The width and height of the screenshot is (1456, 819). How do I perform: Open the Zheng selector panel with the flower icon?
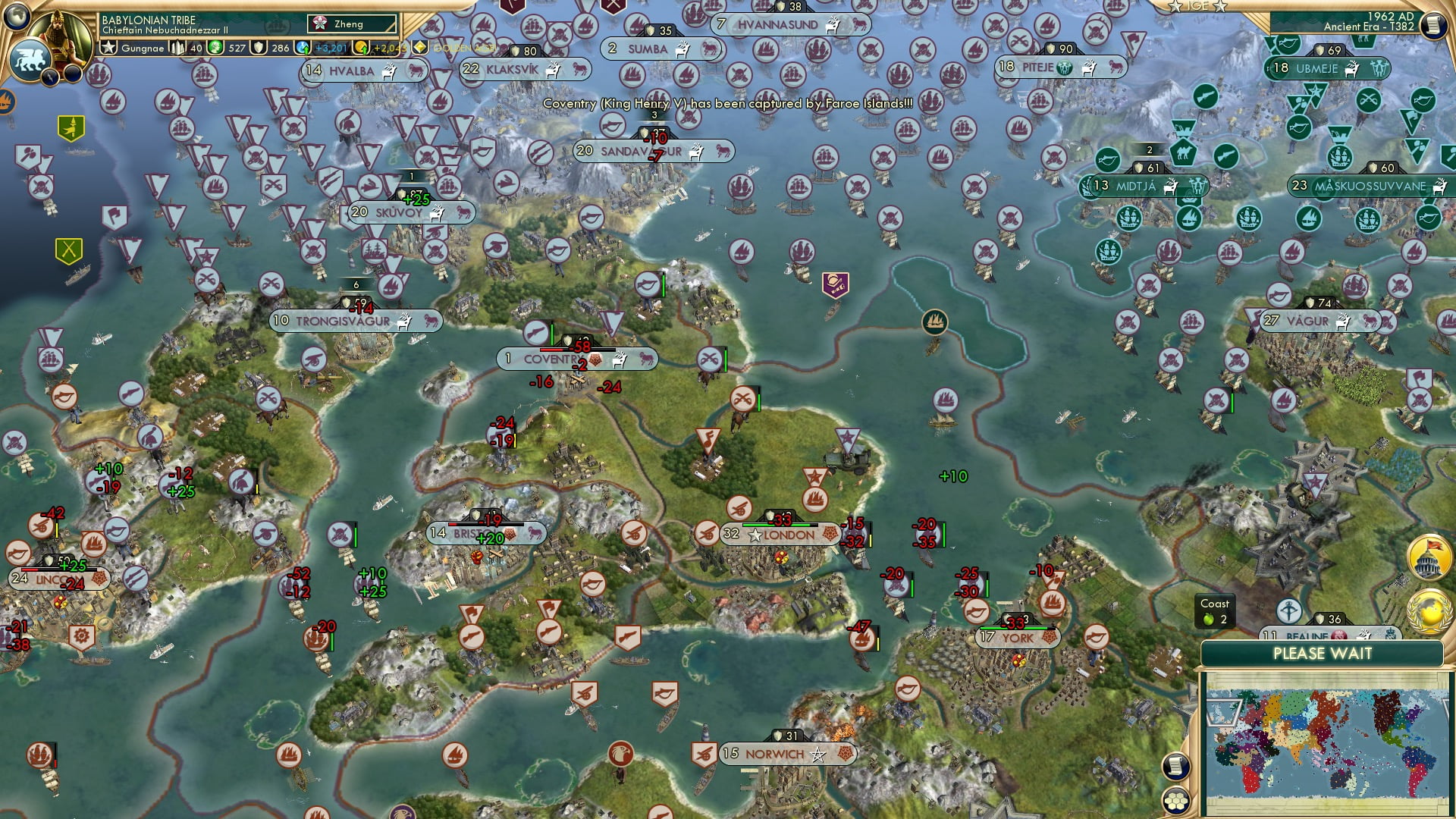click(x=319, y=24)
